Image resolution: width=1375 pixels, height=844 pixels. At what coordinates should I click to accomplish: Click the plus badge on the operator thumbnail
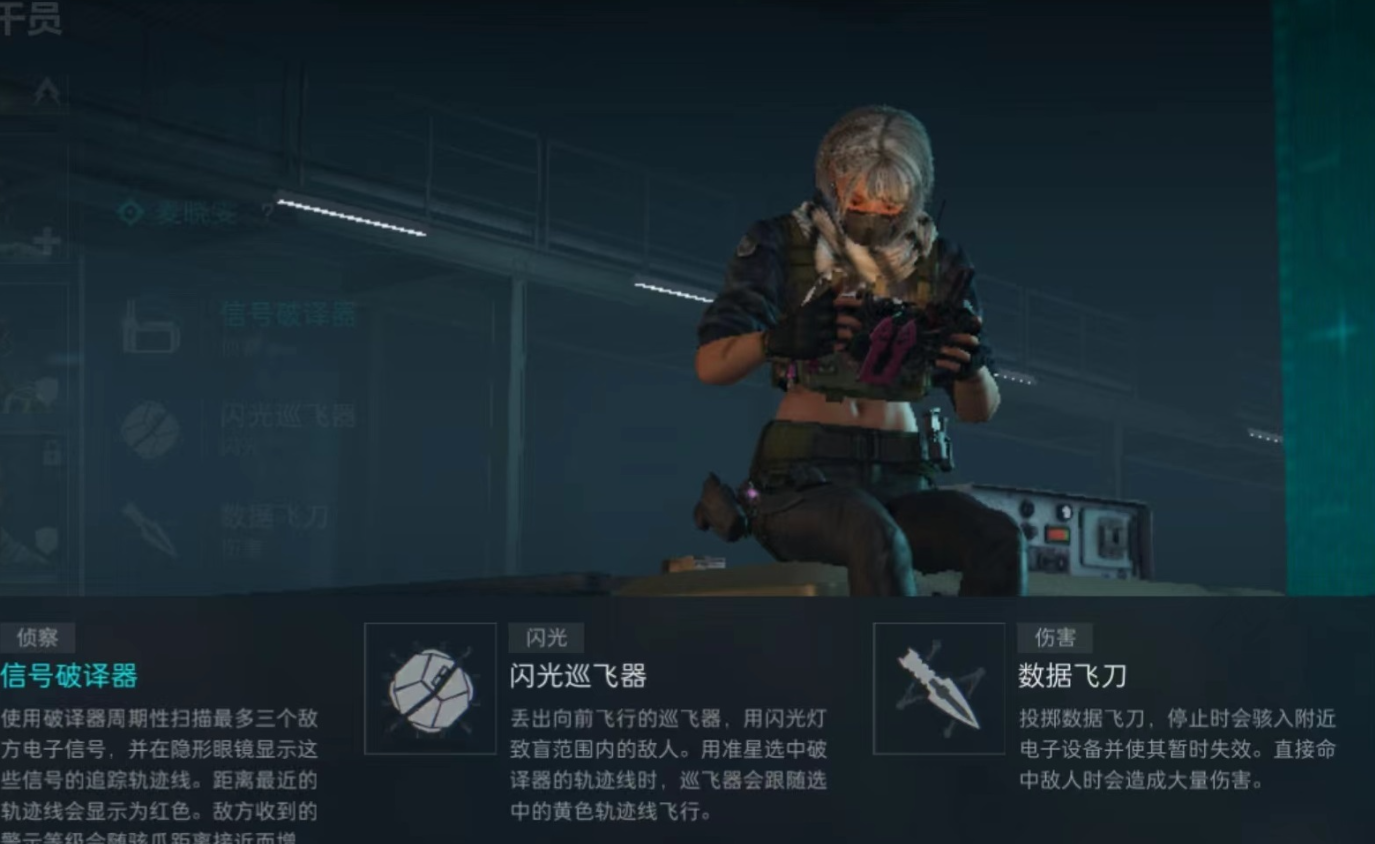[45, 238]
